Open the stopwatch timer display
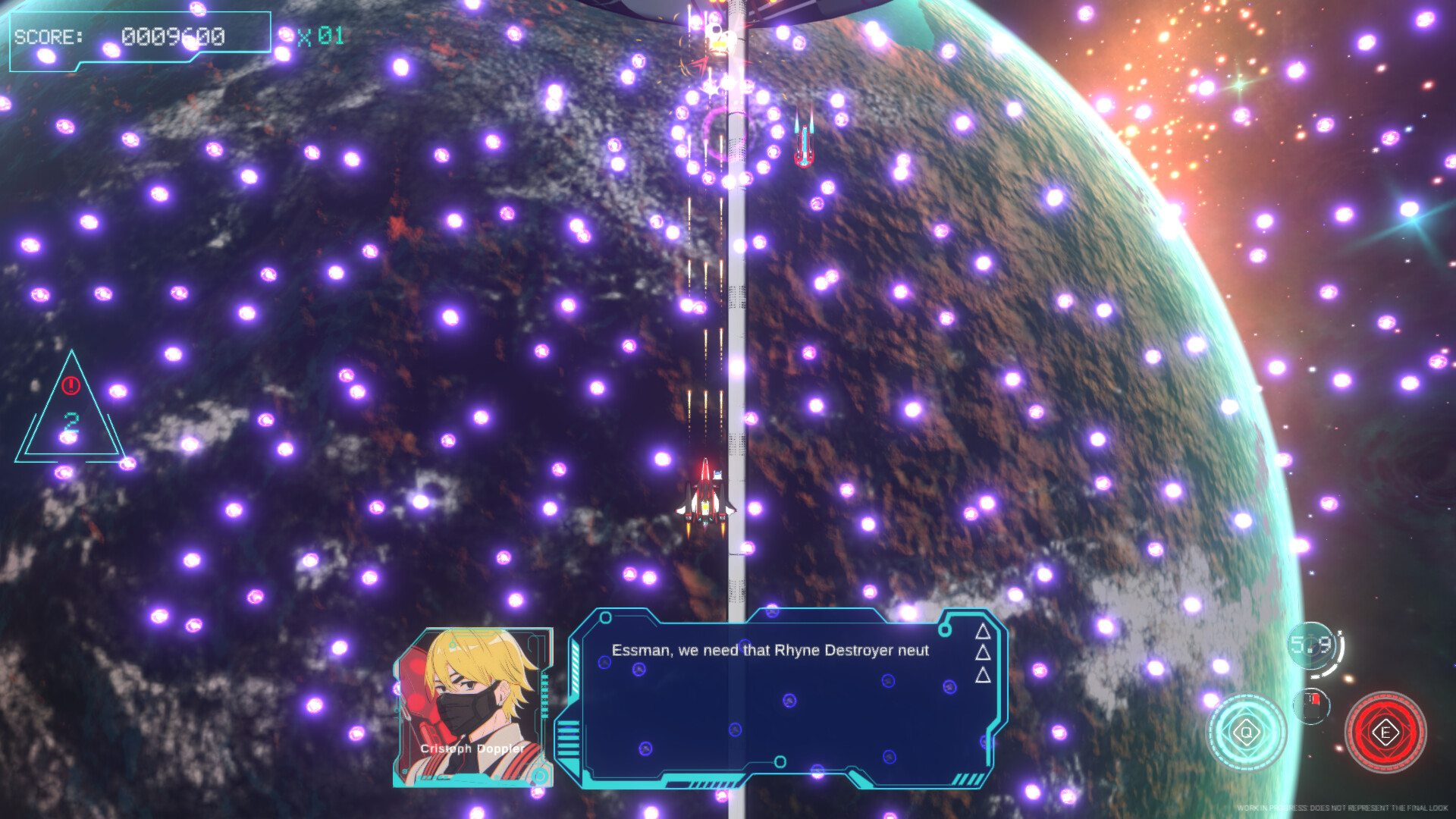Screen dimensions: 1456x819 click(x=1310, y=645)
